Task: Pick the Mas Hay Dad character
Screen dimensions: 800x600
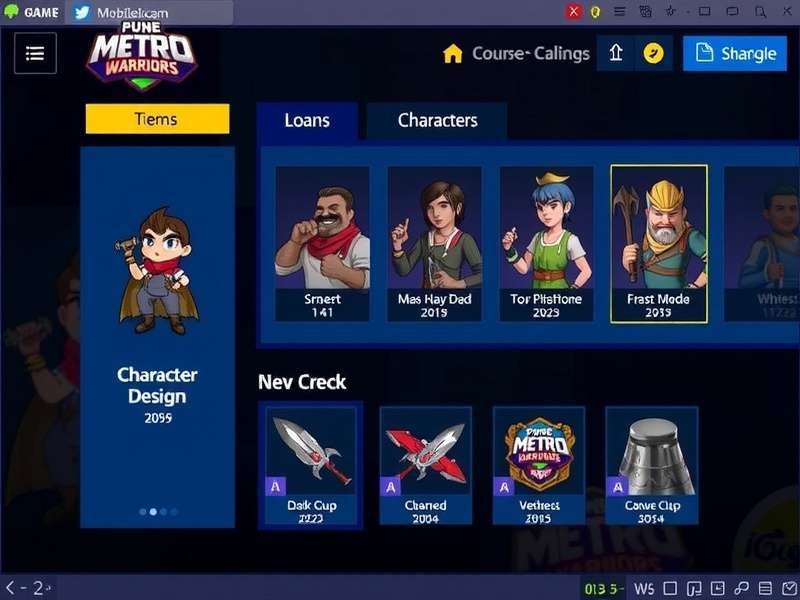Action: coord(434,244)
